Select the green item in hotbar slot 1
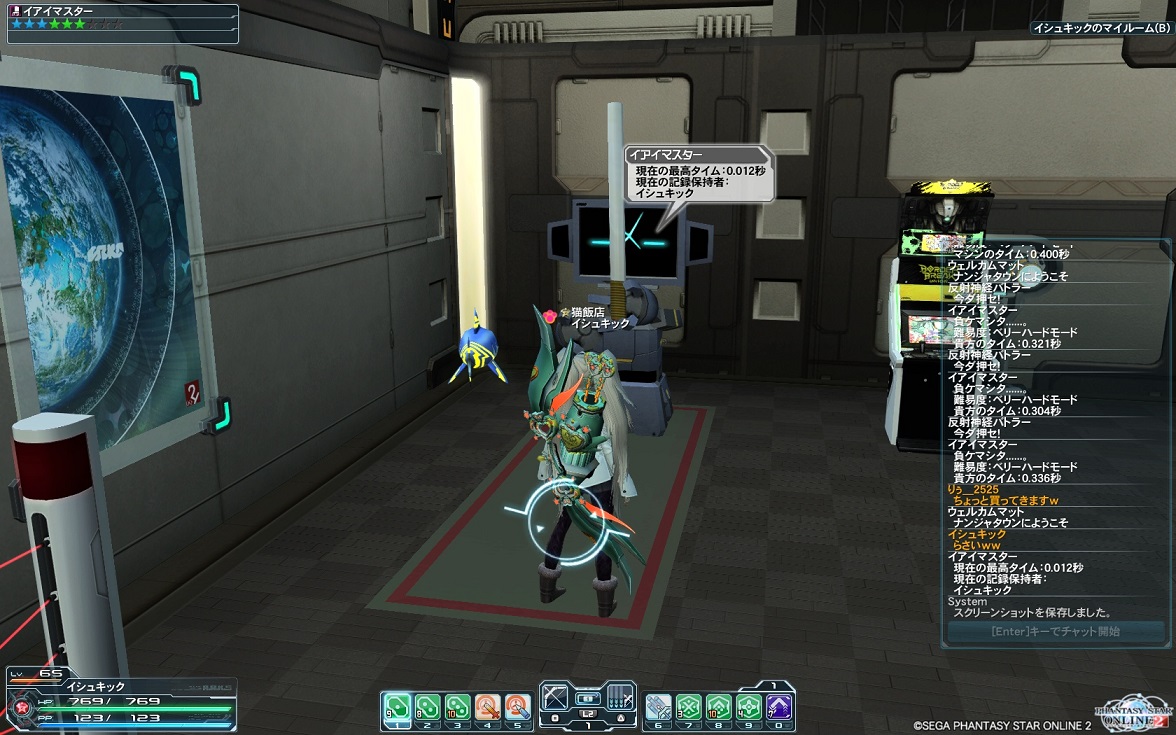Image resolution: width=1176 pixels, height=735 pixels. point(397,707)
